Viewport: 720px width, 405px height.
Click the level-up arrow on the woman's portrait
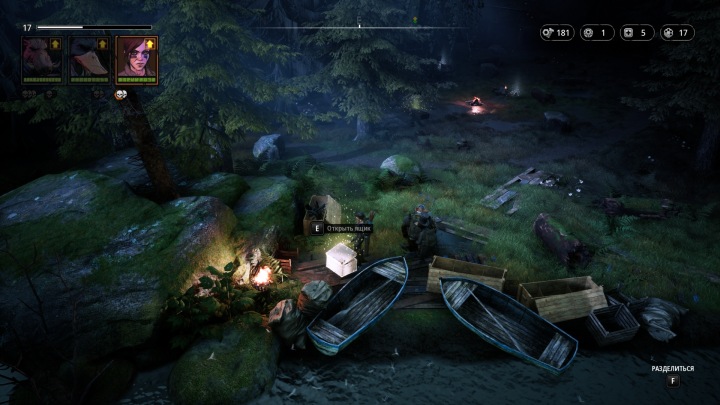pyautogui.click(x=150, y=44)
